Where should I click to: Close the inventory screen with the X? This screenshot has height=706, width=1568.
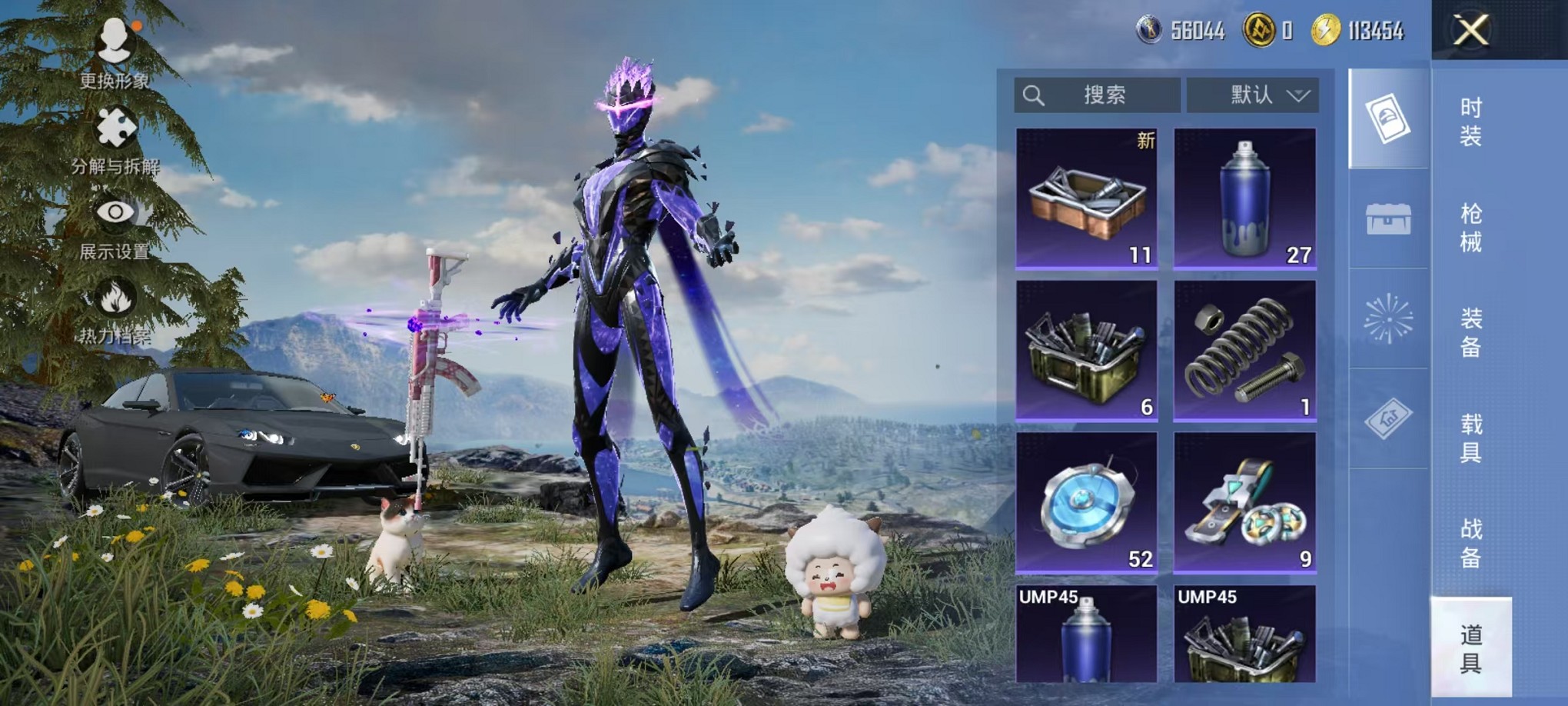(x=1470, y=31)
